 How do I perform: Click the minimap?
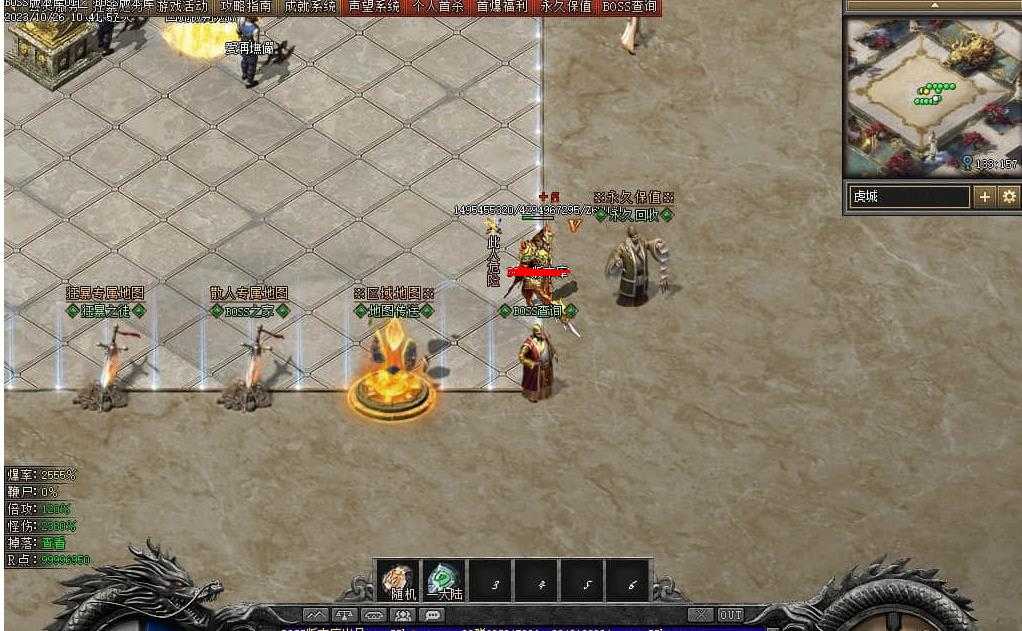931,96
